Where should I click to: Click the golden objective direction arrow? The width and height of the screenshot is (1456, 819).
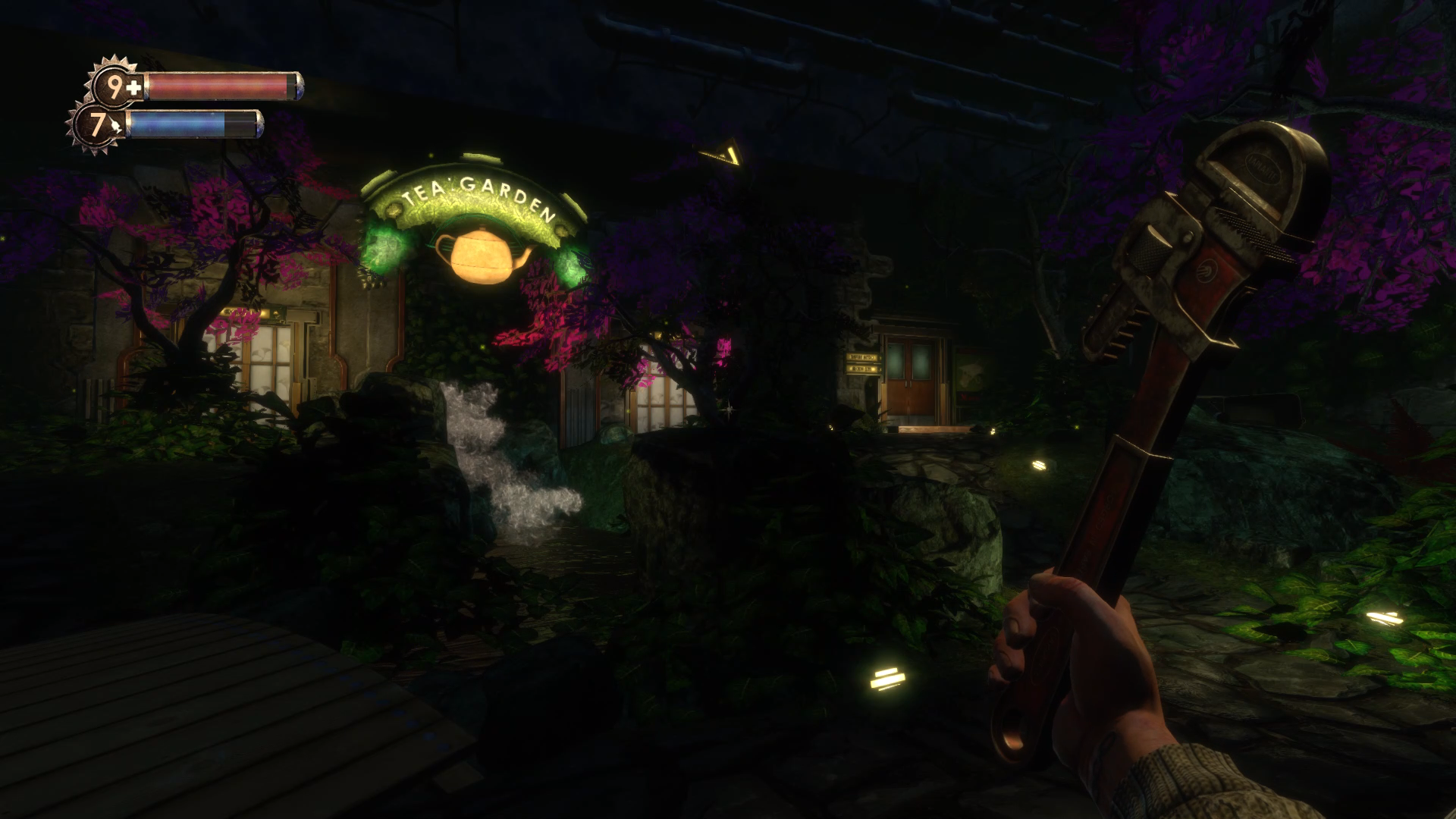(723, 152)
